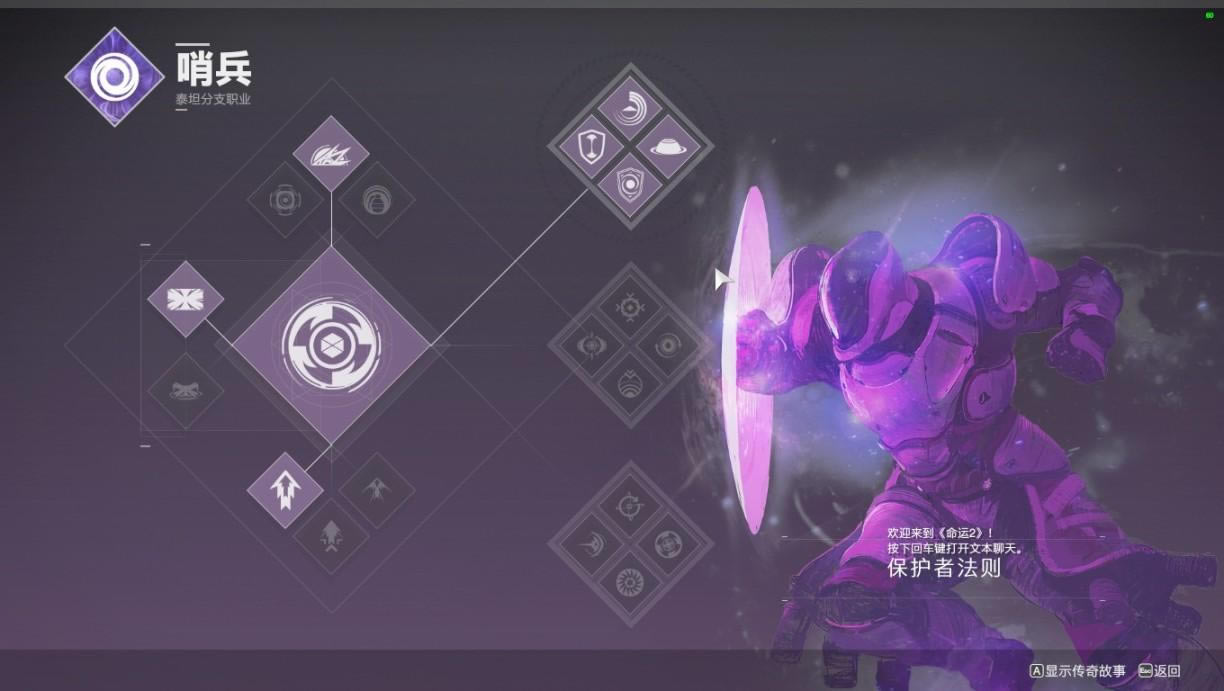Select the dimmed striped-orb grenade
This screenshot has width=1224, height=691.
[377, 200]
